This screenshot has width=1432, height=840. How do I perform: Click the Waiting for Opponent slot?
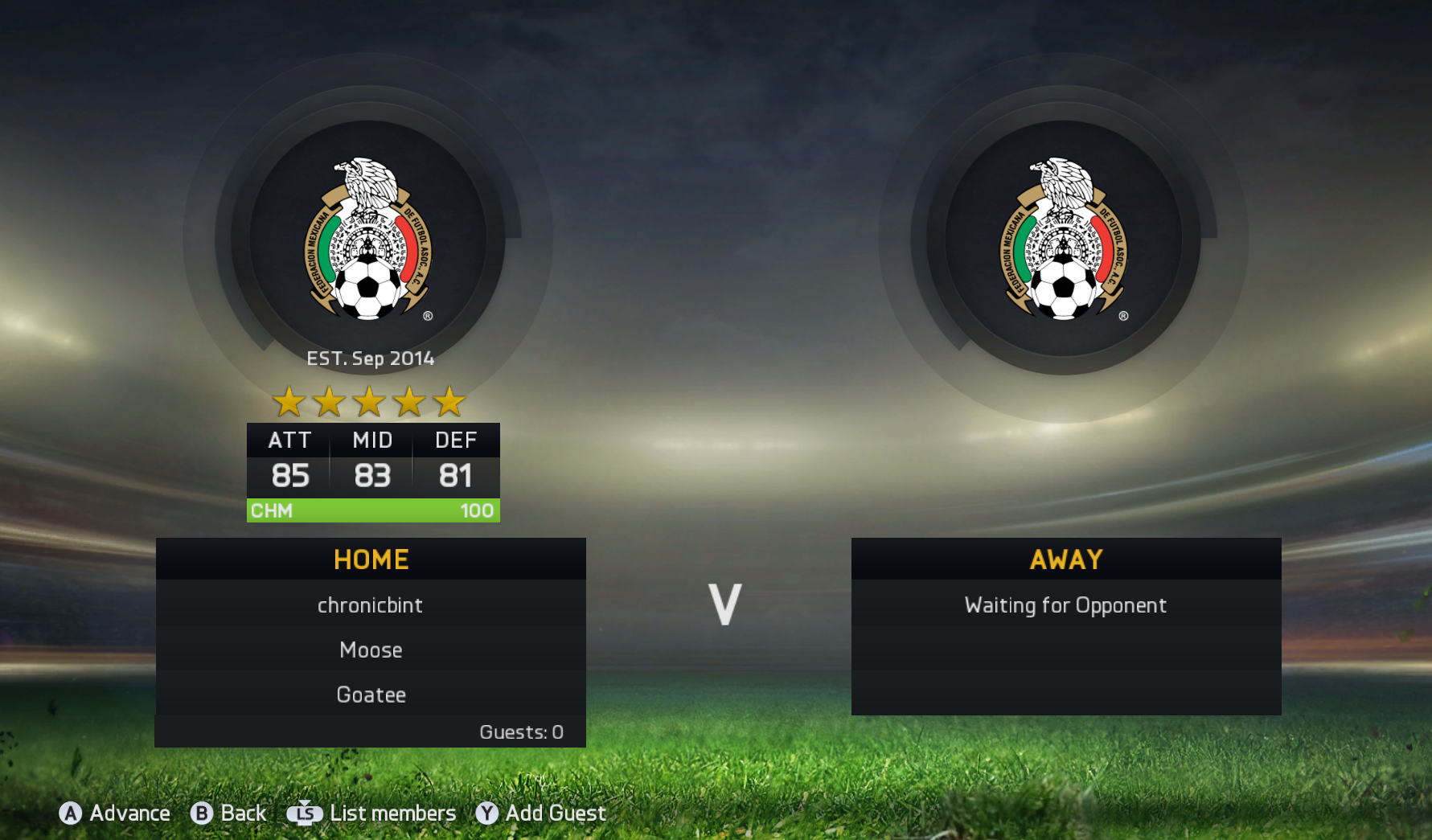(x=1065, y=605)
